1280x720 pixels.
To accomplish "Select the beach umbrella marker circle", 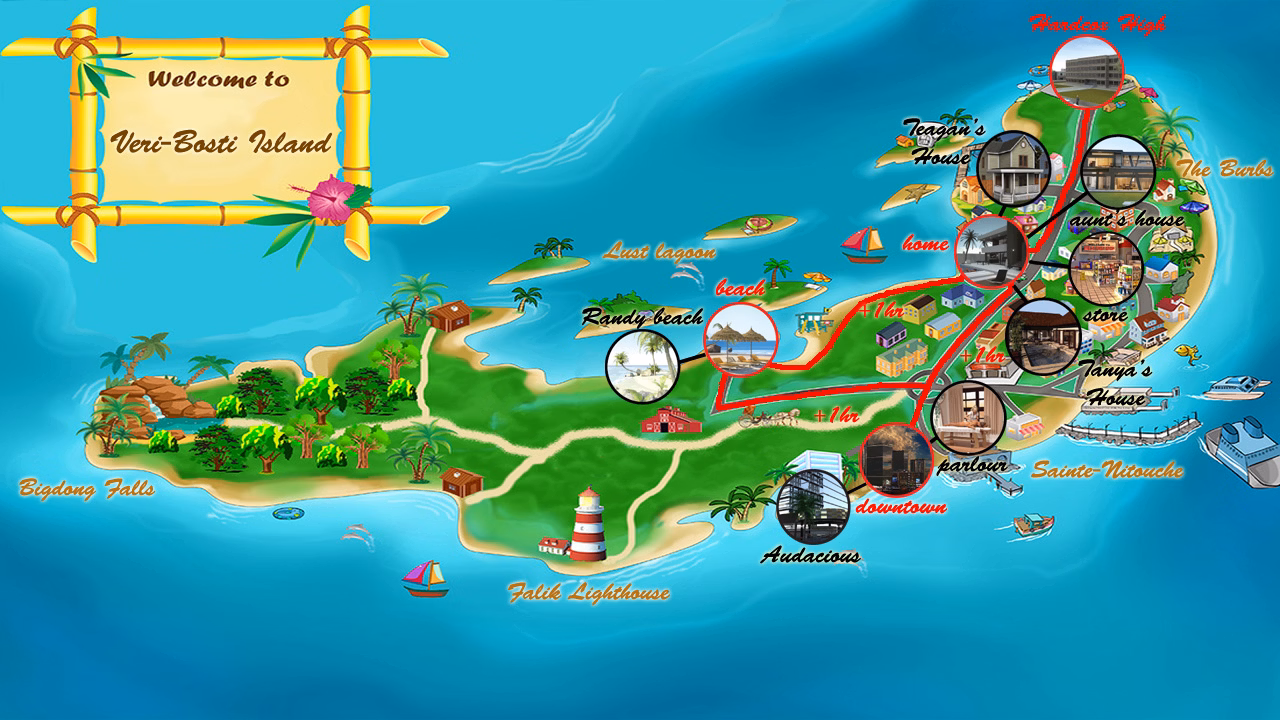I will (741, 338).
